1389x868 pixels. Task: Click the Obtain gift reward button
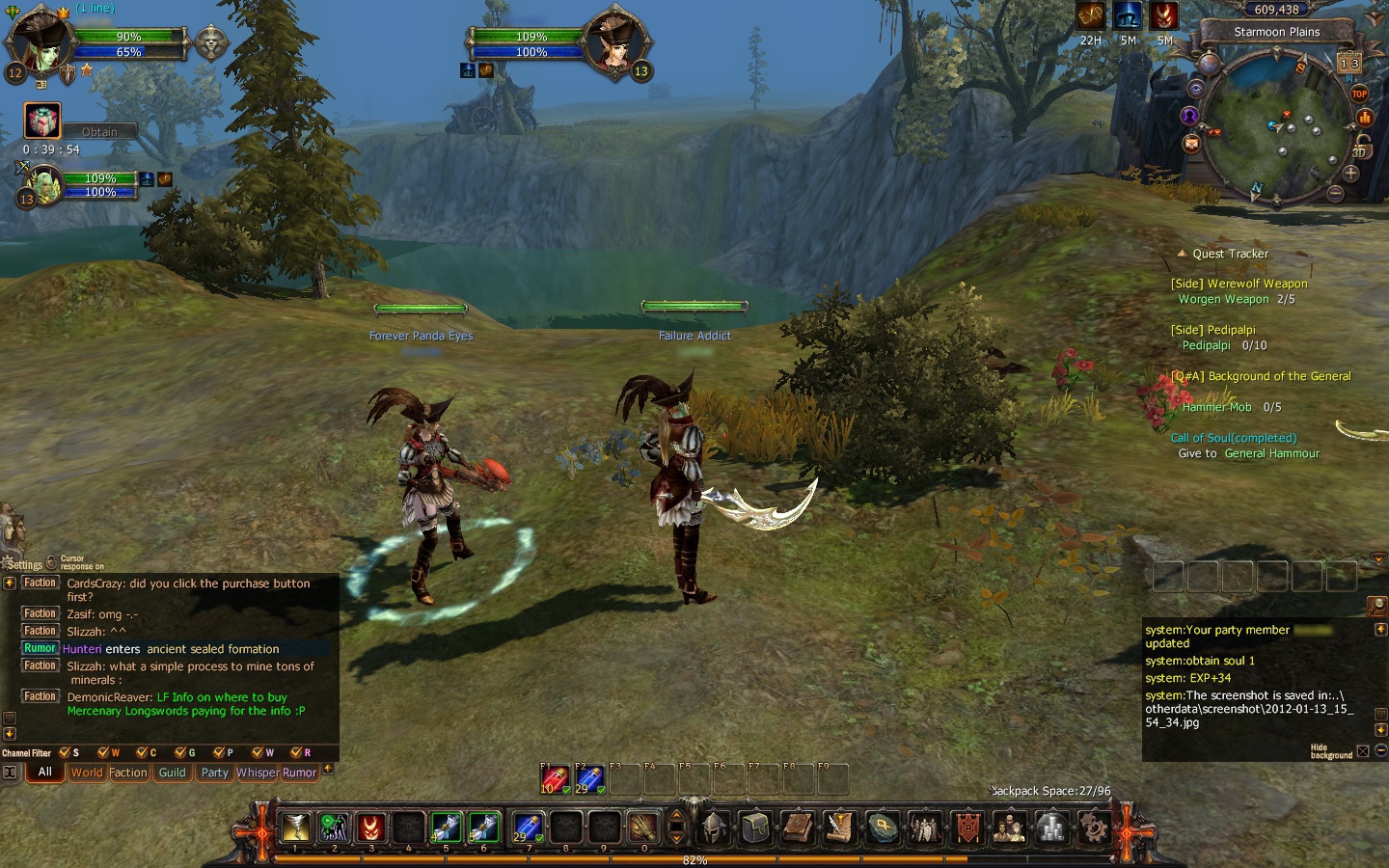[x=99, y=131]
